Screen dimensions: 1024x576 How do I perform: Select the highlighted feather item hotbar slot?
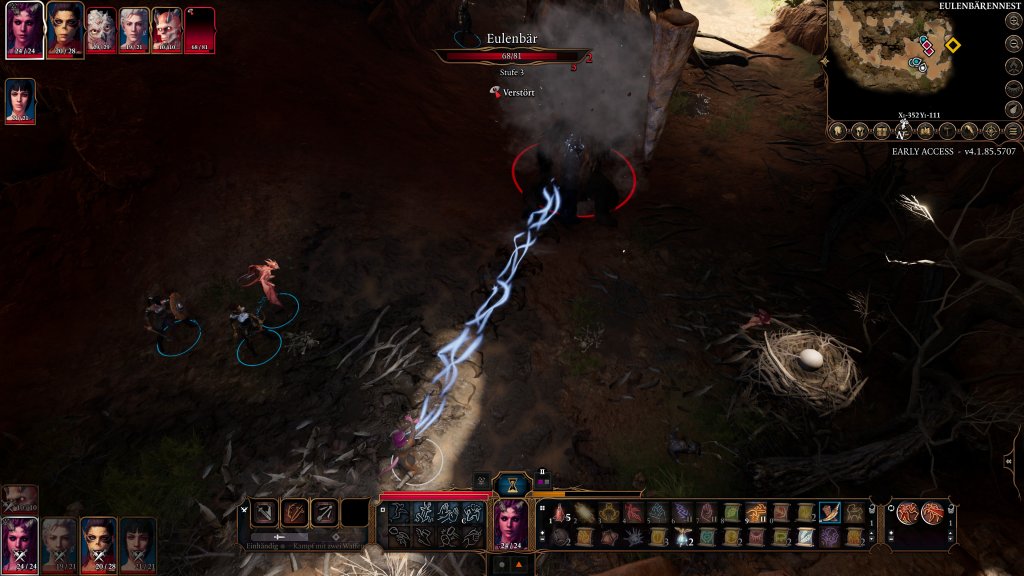830,513
